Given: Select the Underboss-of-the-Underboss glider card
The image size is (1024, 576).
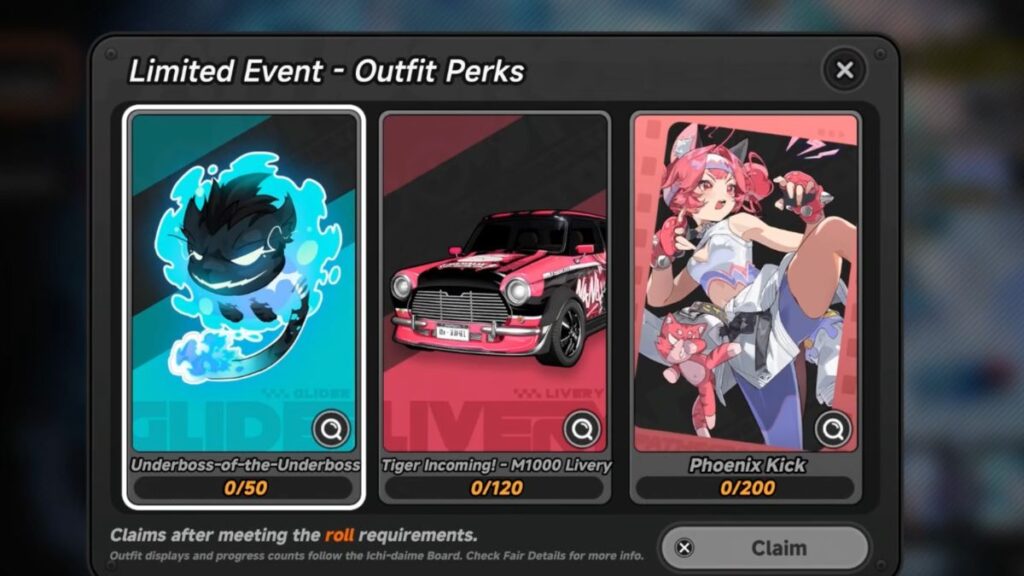Looking at the screenshot, I should coord(244,290).
